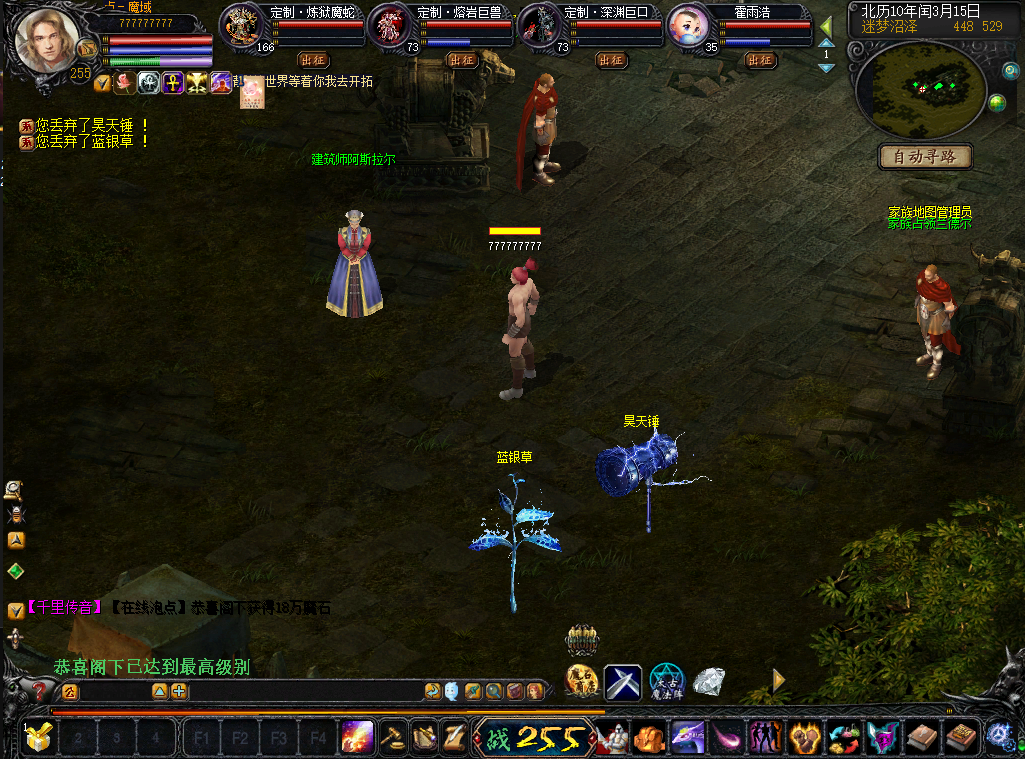This screenshot has height=759, width=1025.
Task: Expand the skill row with the yellow arrow
Action: point(778,680)
